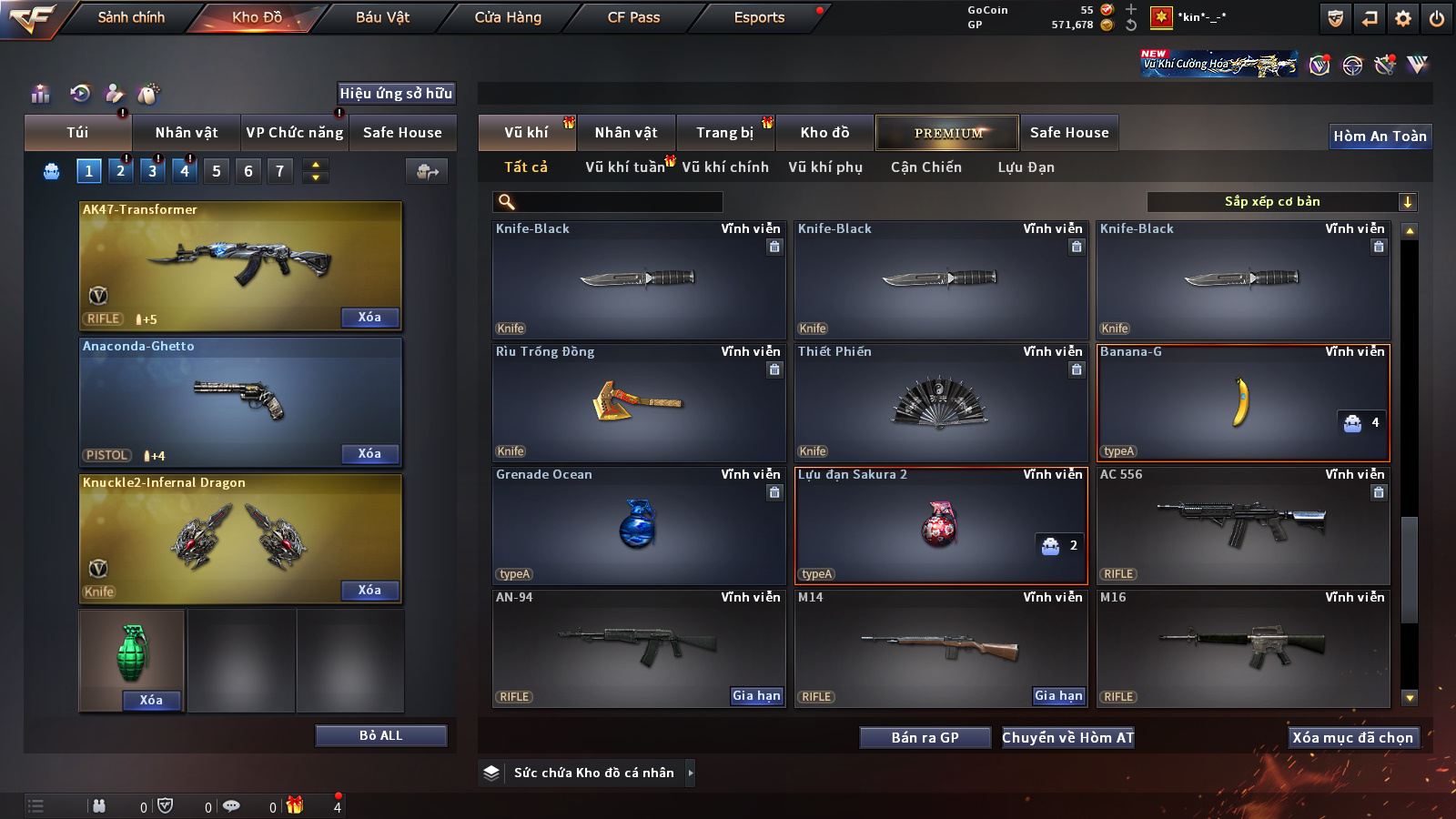Click the Bán ra GP button

point(925,738)
